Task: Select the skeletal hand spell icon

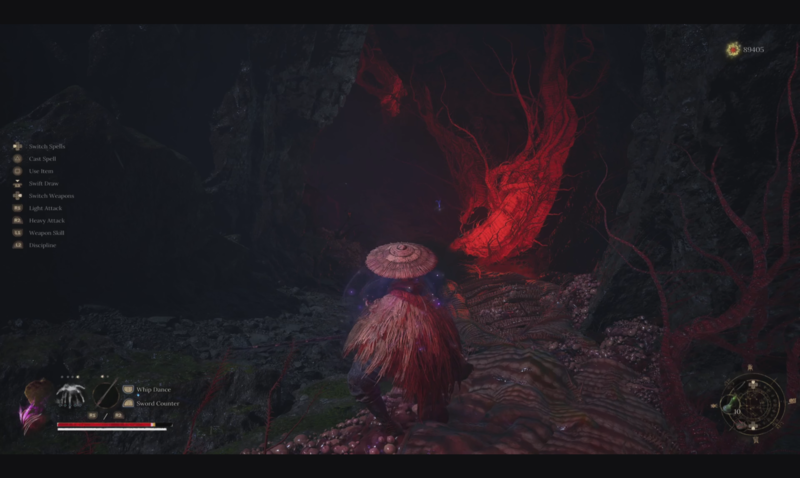Action: click(x=70, y=394)
